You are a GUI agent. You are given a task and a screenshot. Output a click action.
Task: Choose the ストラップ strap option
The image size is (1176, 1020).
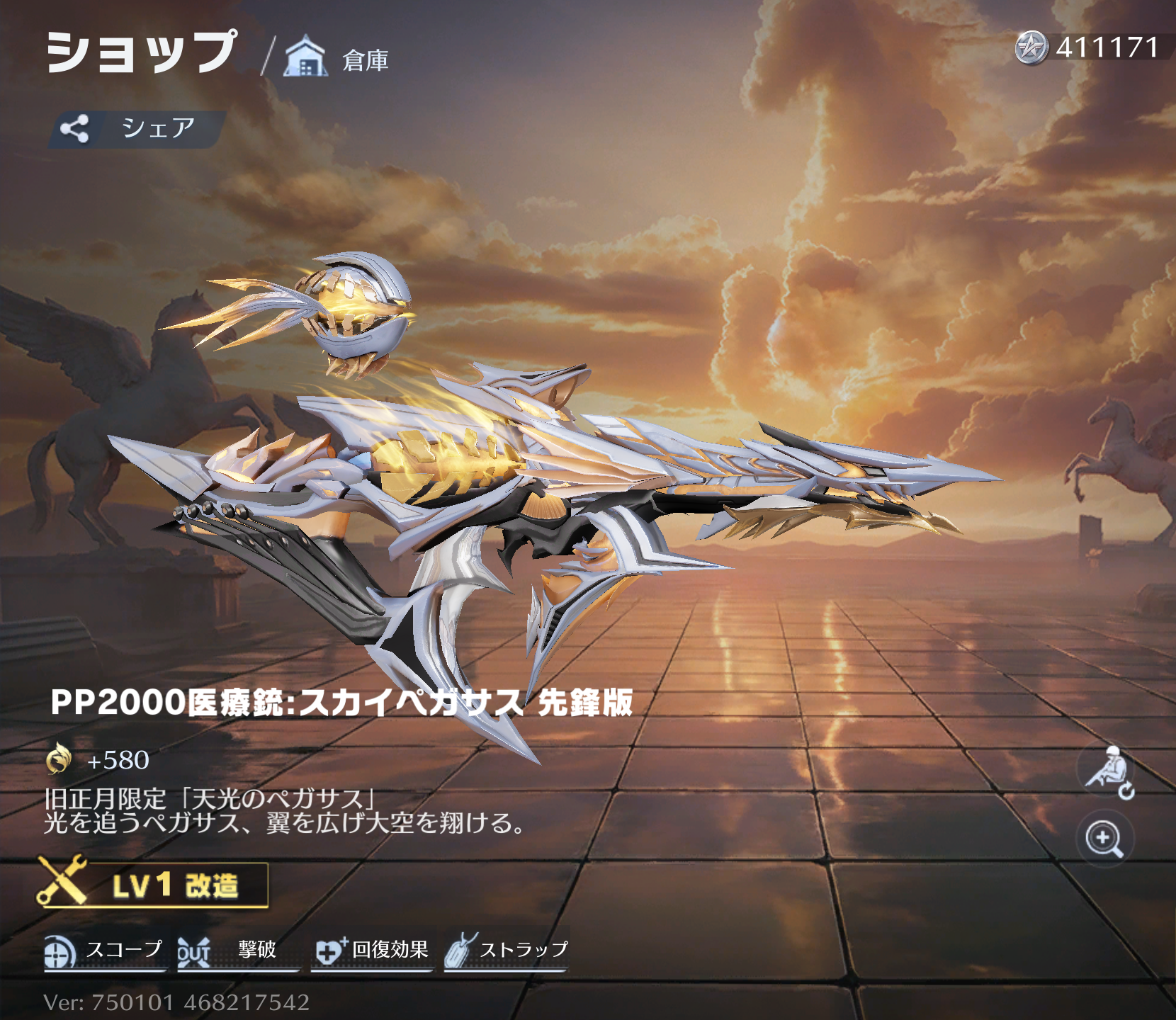pyautogui.click(x=507, y=951)
